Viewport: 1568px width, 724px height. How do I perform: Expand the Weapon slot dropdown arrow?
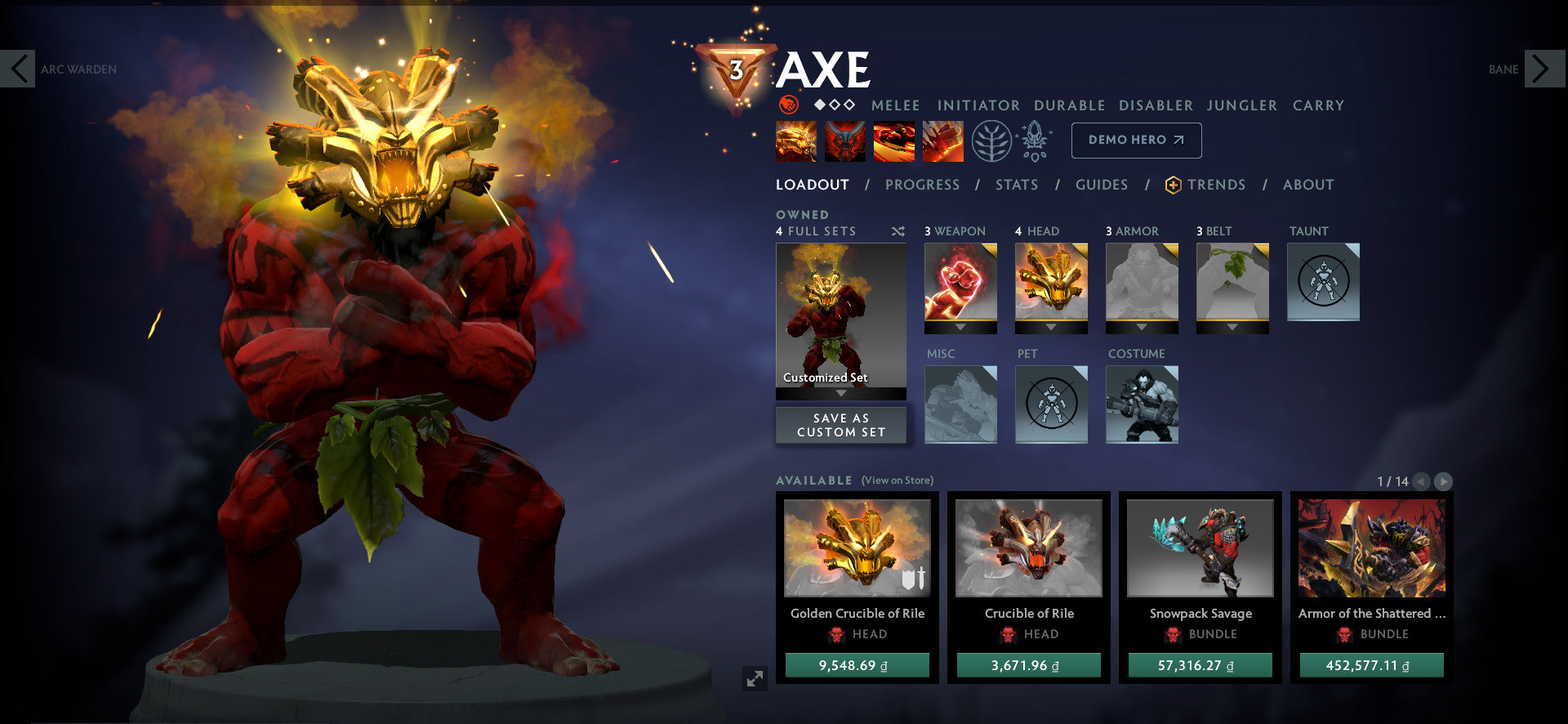(x=960, y=327)
